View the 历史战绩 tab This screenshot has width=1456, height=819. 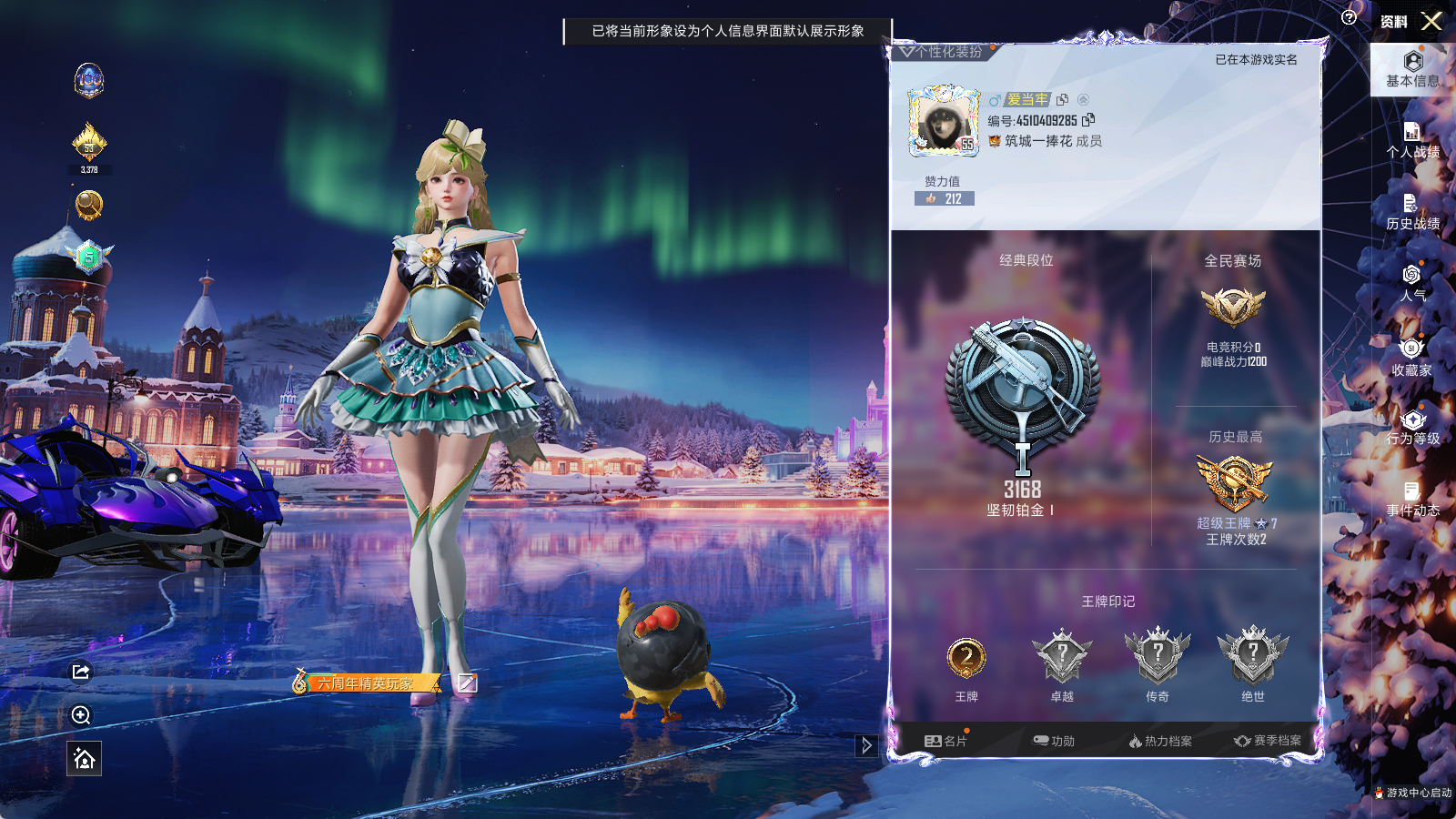point(1412,211)
